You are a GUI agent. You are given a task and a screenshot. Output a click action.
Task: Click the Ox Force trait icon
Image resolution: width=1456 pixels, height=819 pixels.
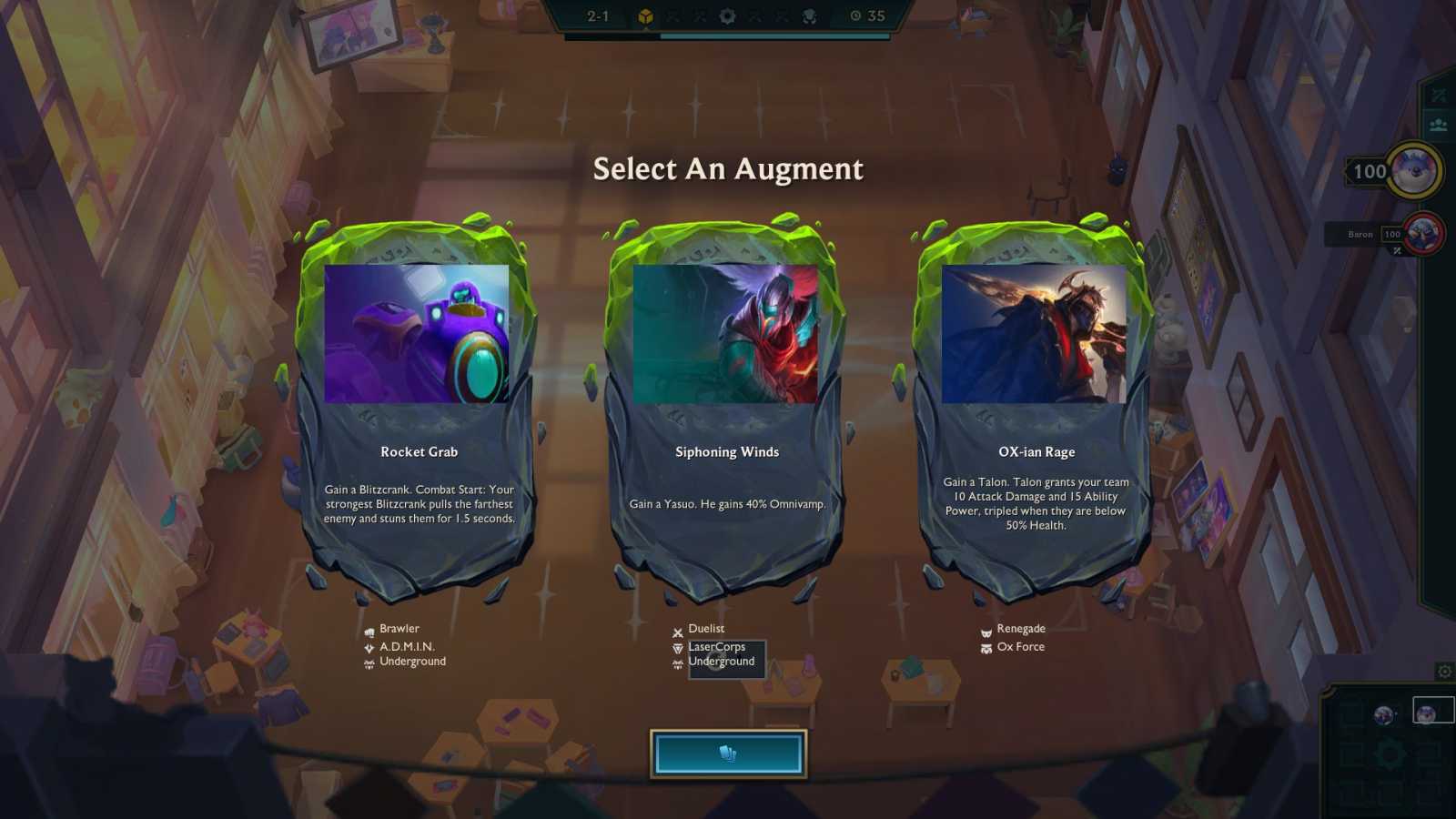[x=986, y=647]
